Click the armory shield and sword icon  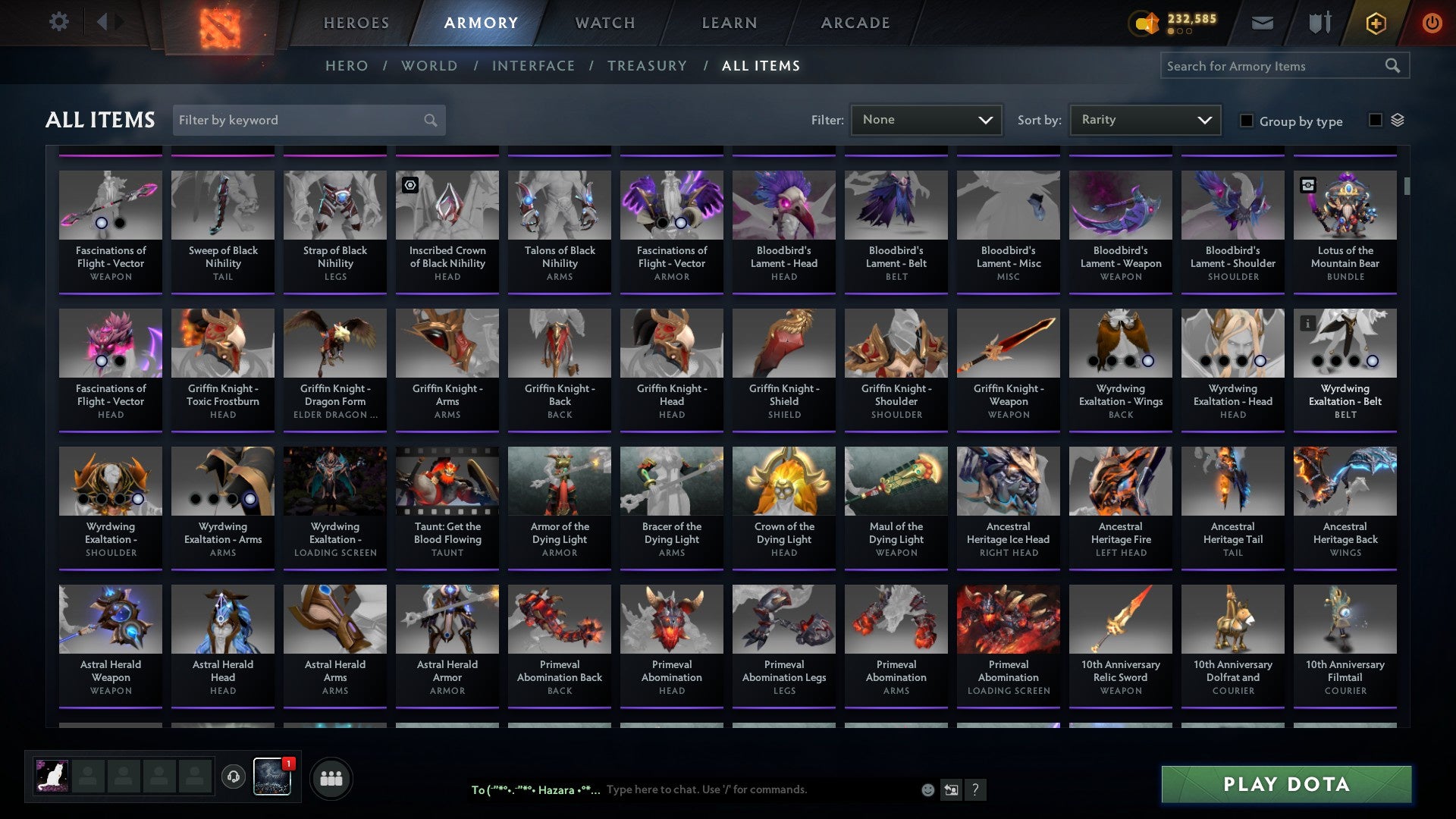1319,23
